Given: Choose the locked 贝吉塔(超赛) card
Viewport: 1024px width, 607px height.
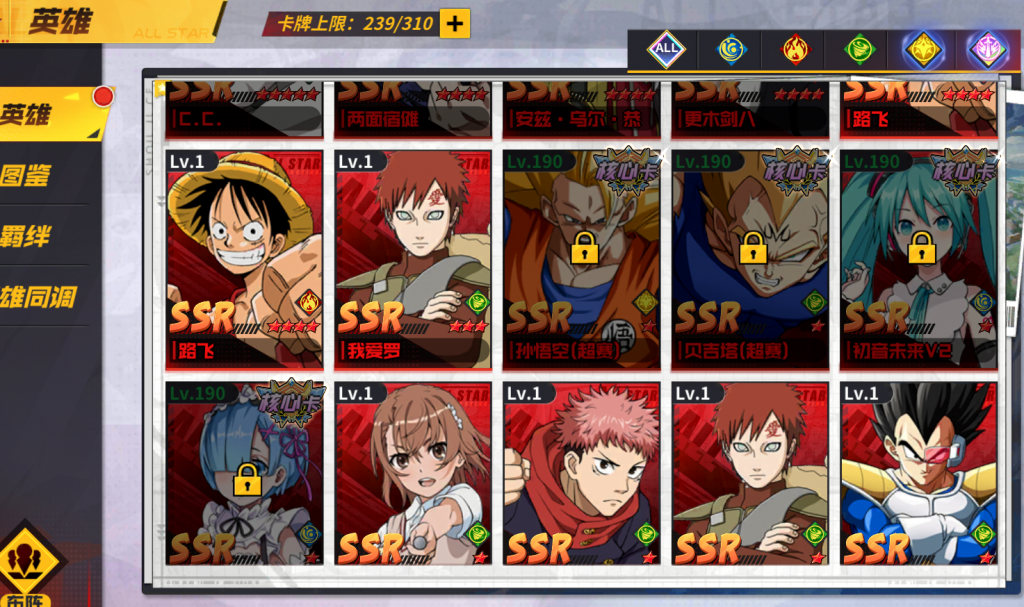Looking at the screenshot, I should [750, 259].
